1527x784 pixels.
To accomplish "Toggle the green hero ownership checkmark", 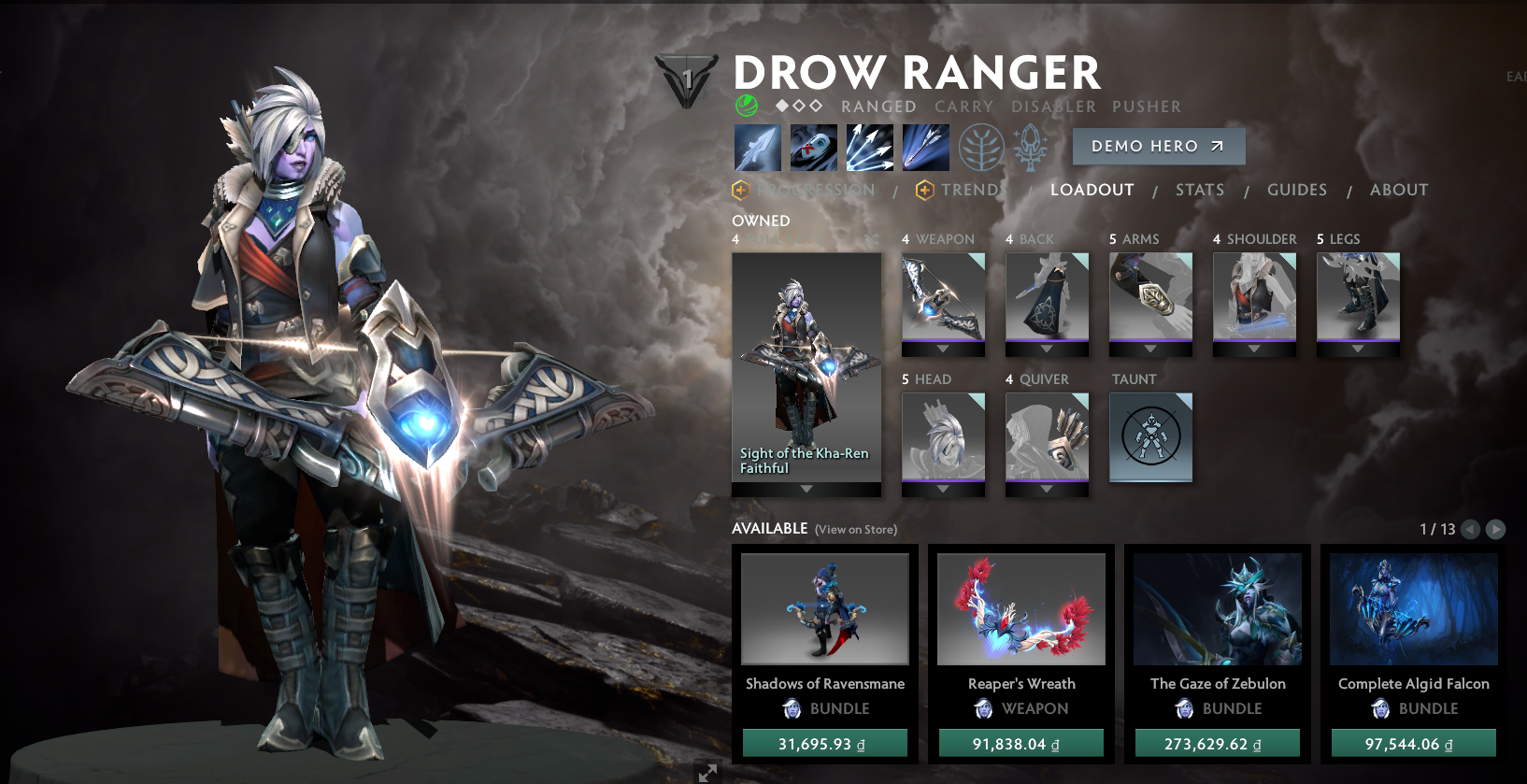I will pos(746,105).
